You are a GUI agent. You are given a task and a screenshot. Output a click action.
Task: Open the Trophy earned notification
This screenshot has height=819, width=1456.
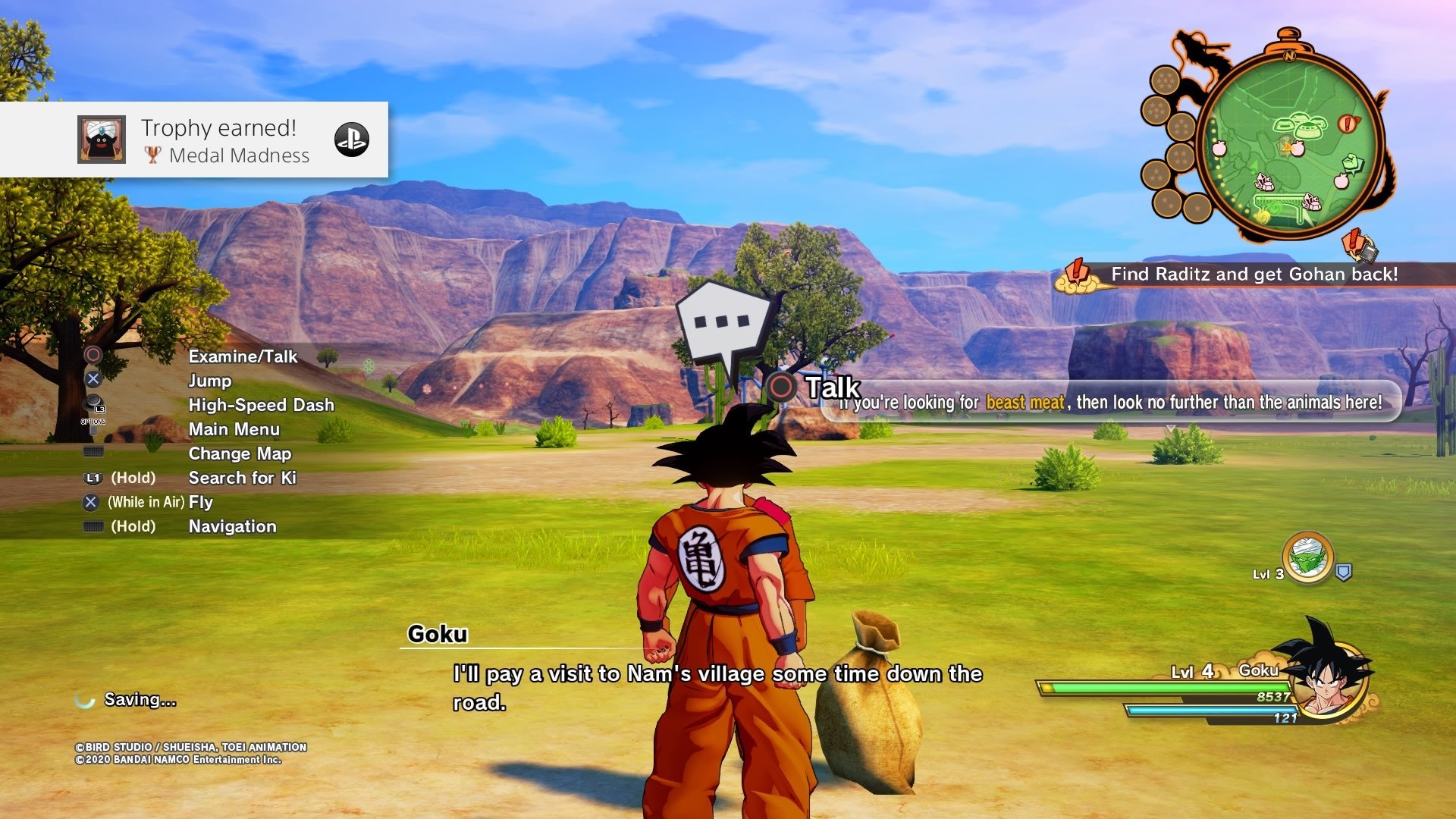click(x=194, y=140)
